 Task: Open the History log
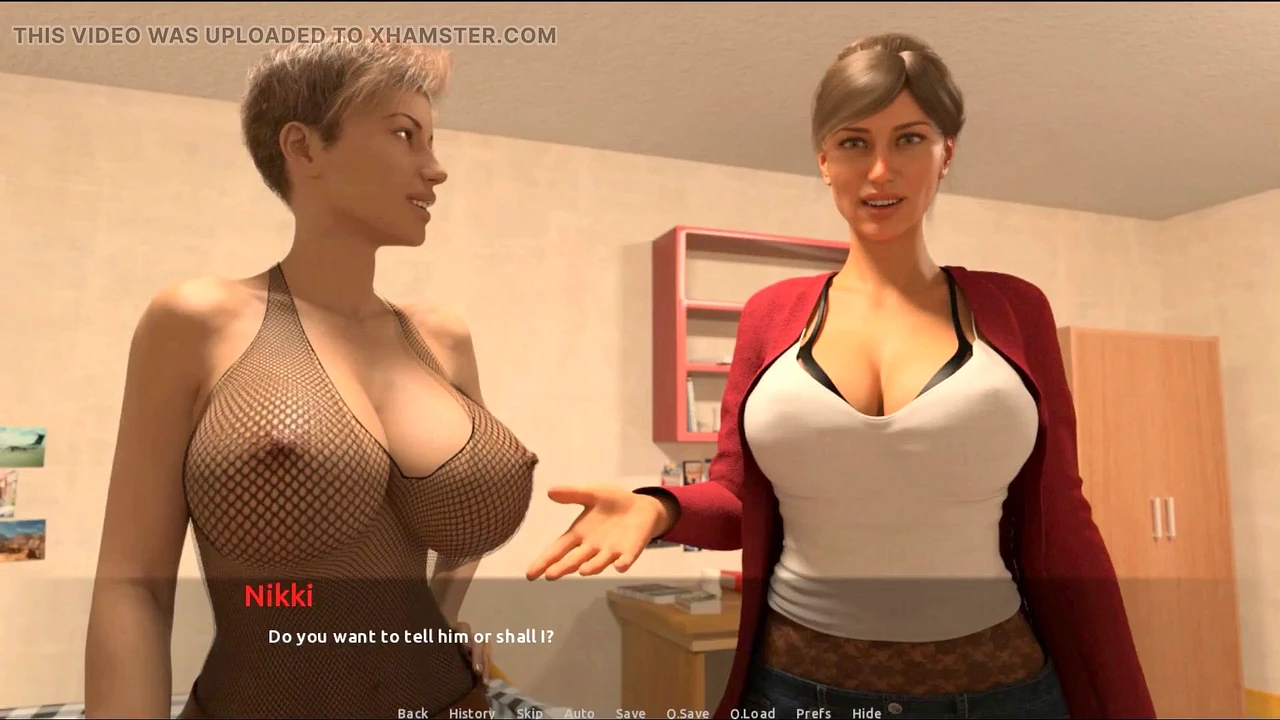point(471,713)
